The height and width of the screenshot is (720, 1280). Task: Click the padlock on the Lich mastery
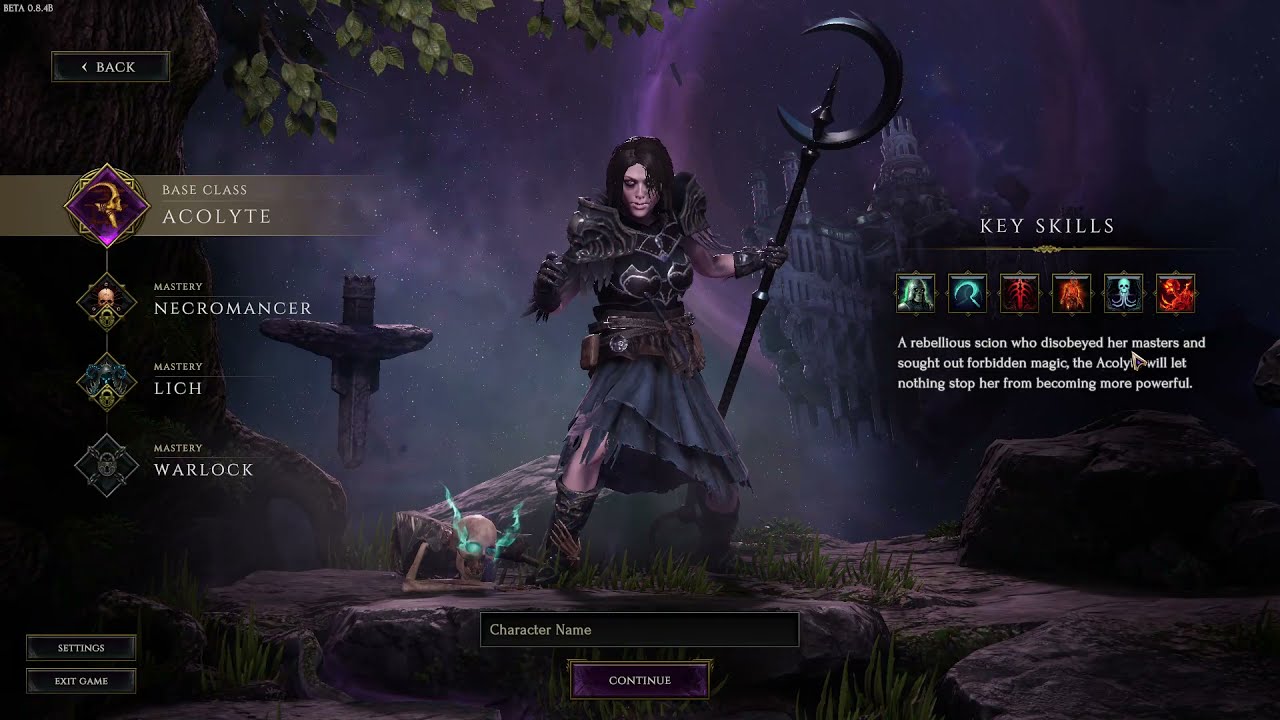(x=106, y=397)
